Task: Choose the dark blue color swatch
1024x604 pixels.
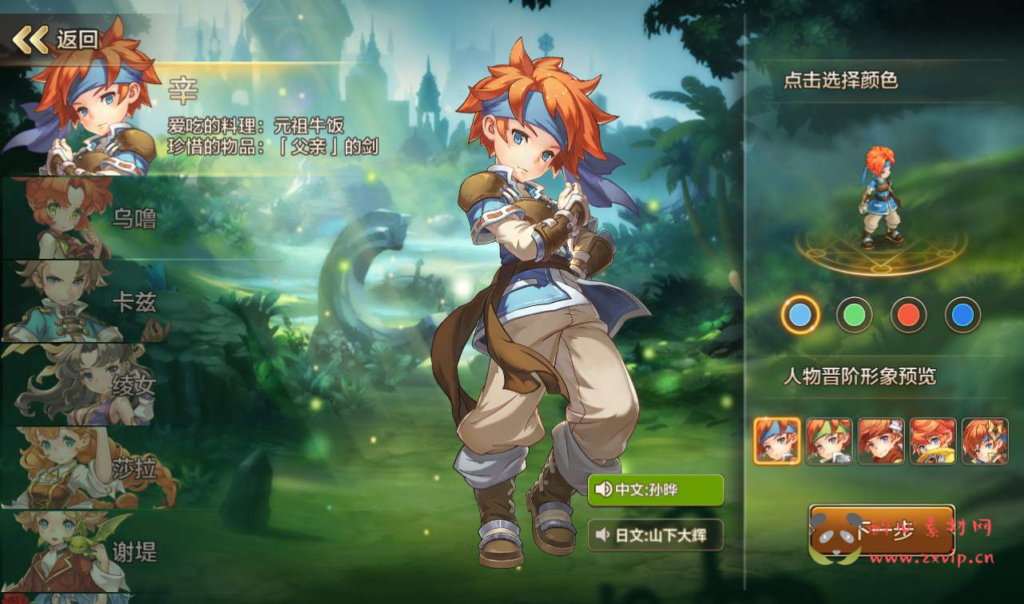Action: (x=962, y=315)
